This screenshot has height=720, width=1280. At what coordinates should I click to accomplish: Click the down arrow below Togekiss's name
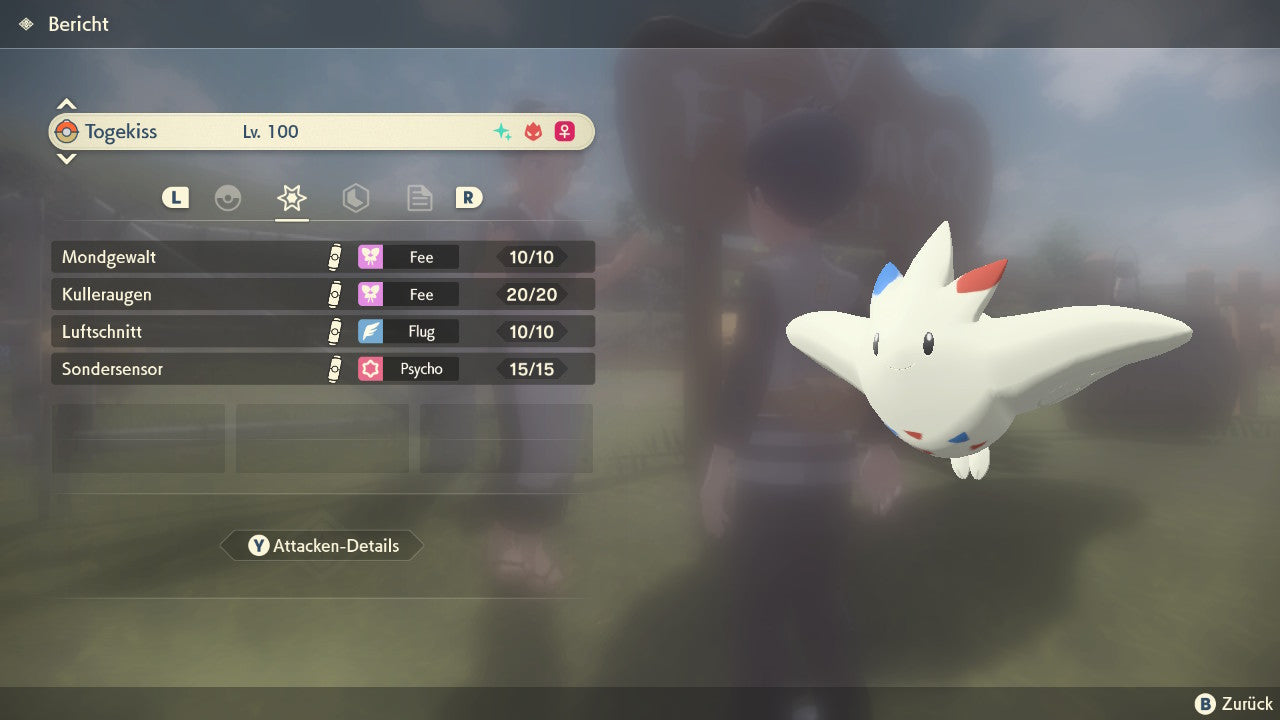[x=66, y=158]
